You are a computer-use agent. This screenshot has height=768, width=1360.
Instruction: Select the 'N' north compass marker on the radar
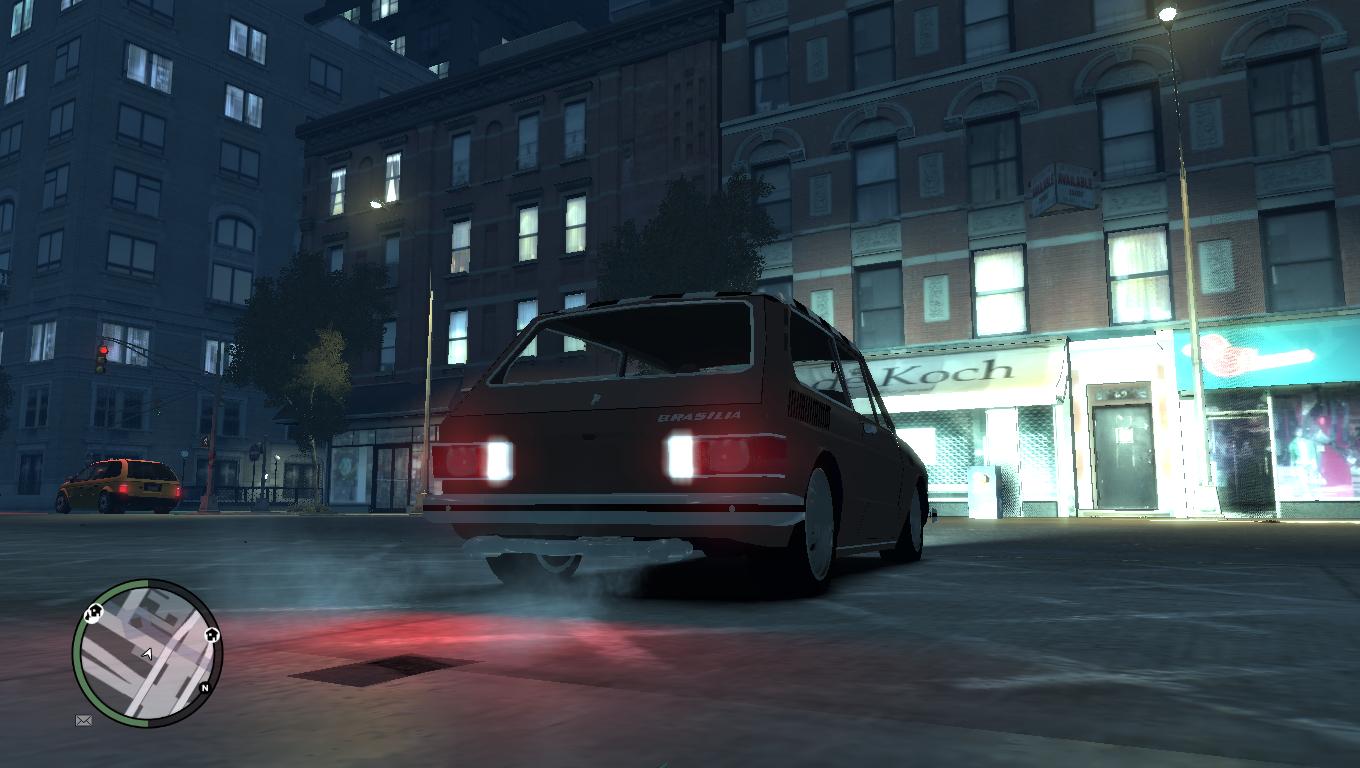[205, 687]
